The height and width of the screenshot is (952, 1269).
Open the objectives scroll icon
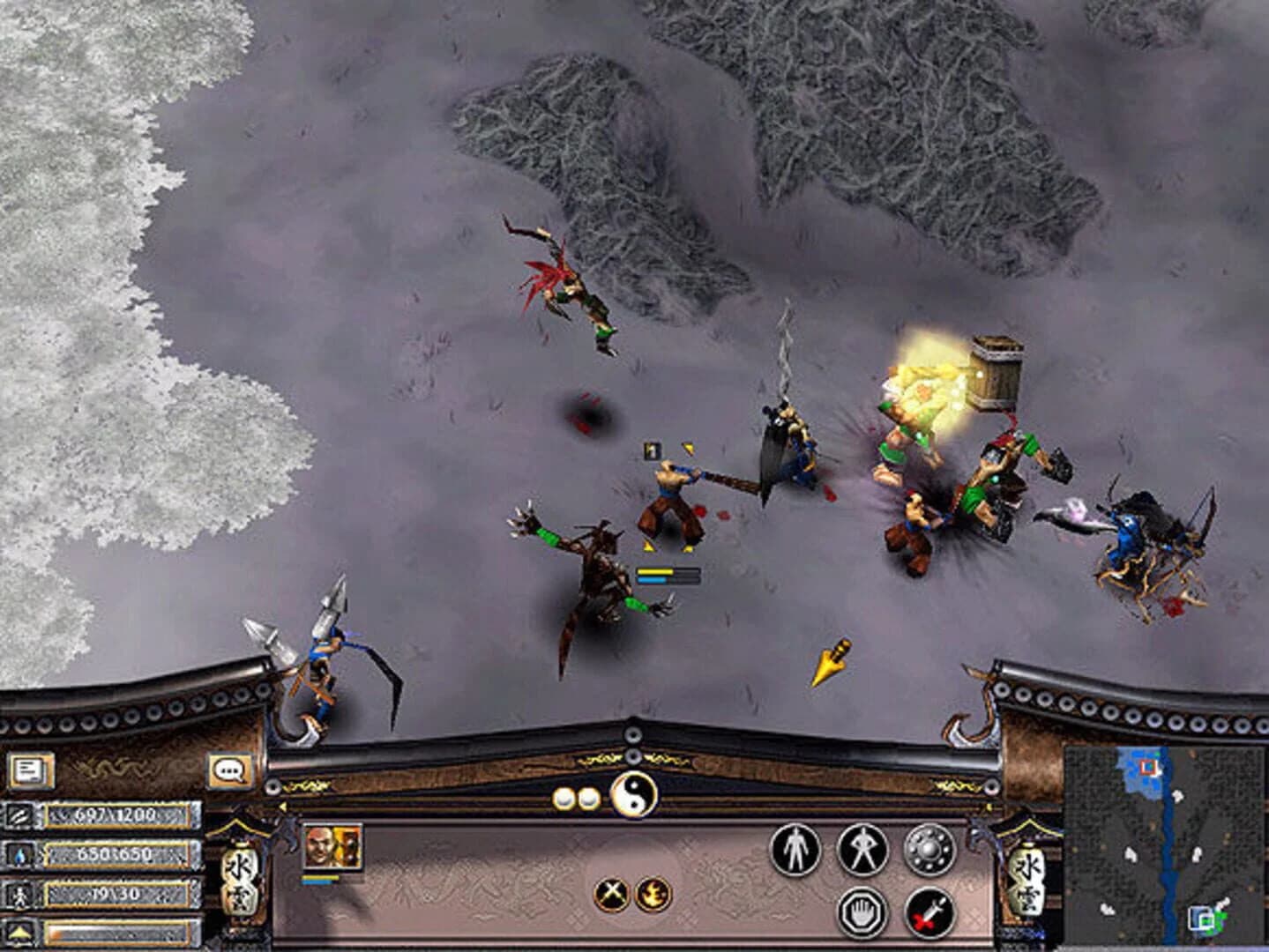29,770
